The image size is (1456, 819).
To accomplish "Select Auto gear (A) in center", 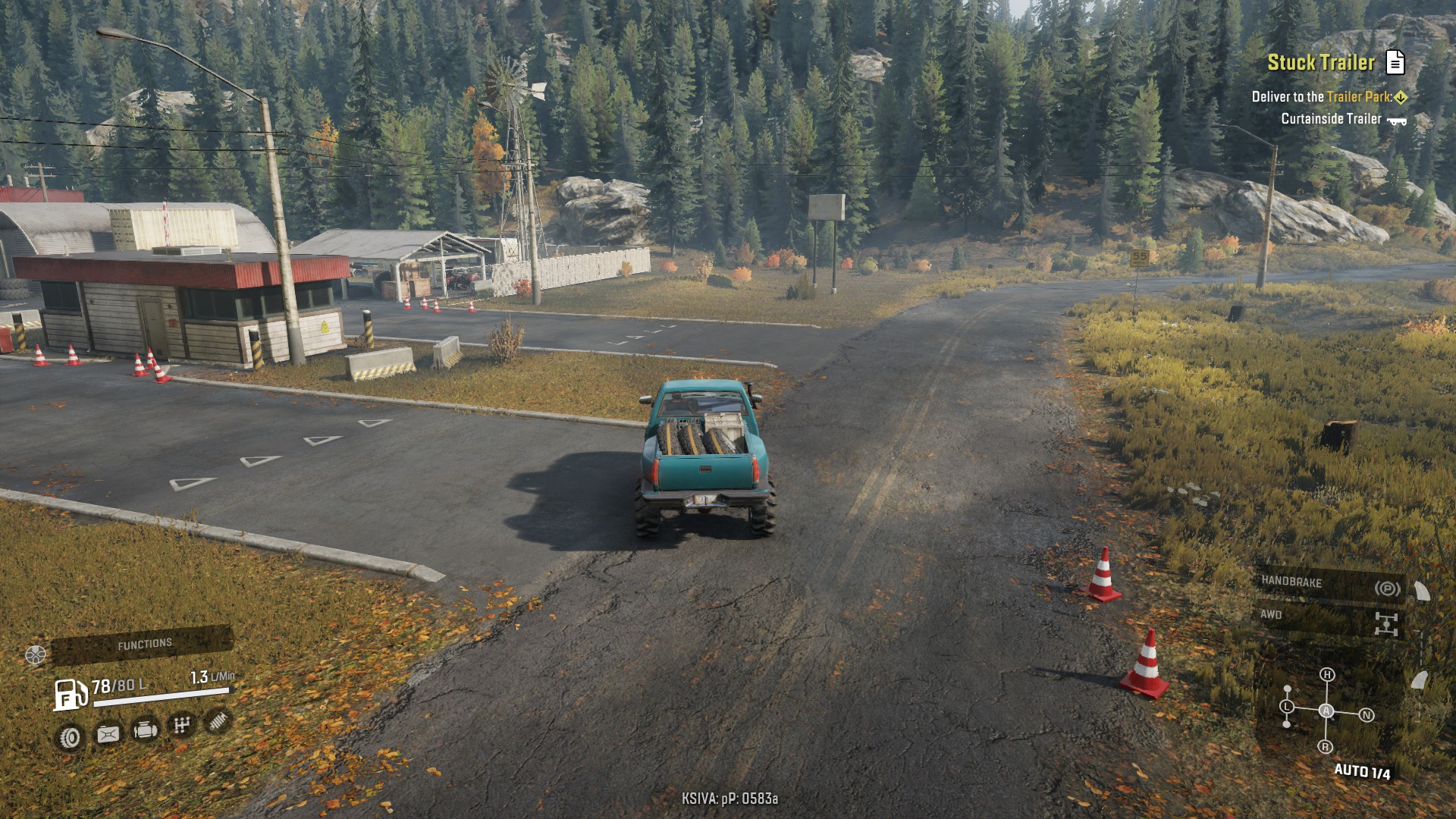I will click(x=1326, y=711).
